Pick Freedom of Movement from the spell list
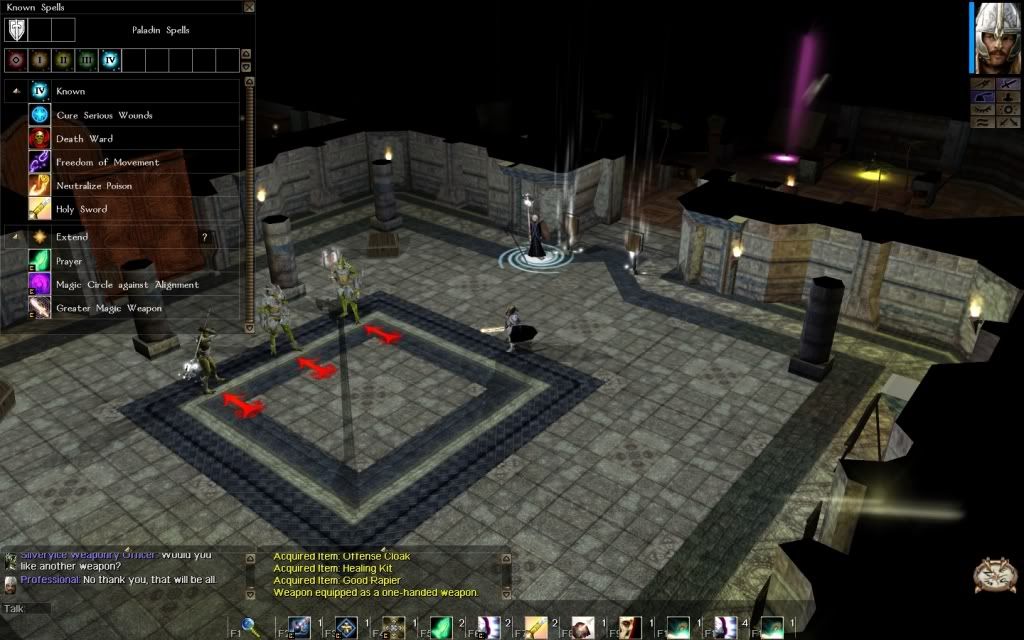Viewport: 1024px width, 640px height. (x=107, y=162)
